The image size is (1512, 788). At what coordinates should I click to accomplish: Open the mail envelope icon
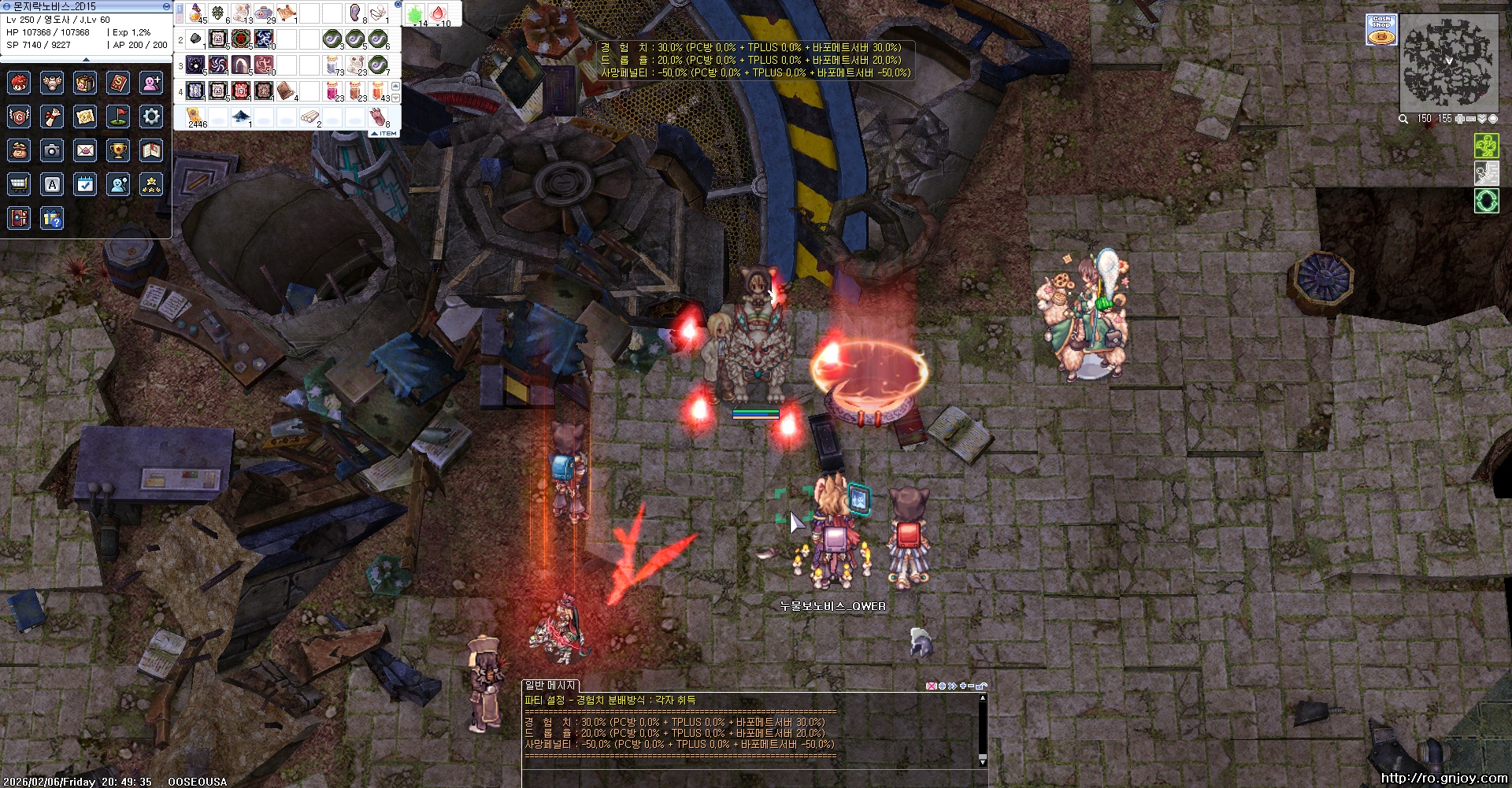coord(85,150)
